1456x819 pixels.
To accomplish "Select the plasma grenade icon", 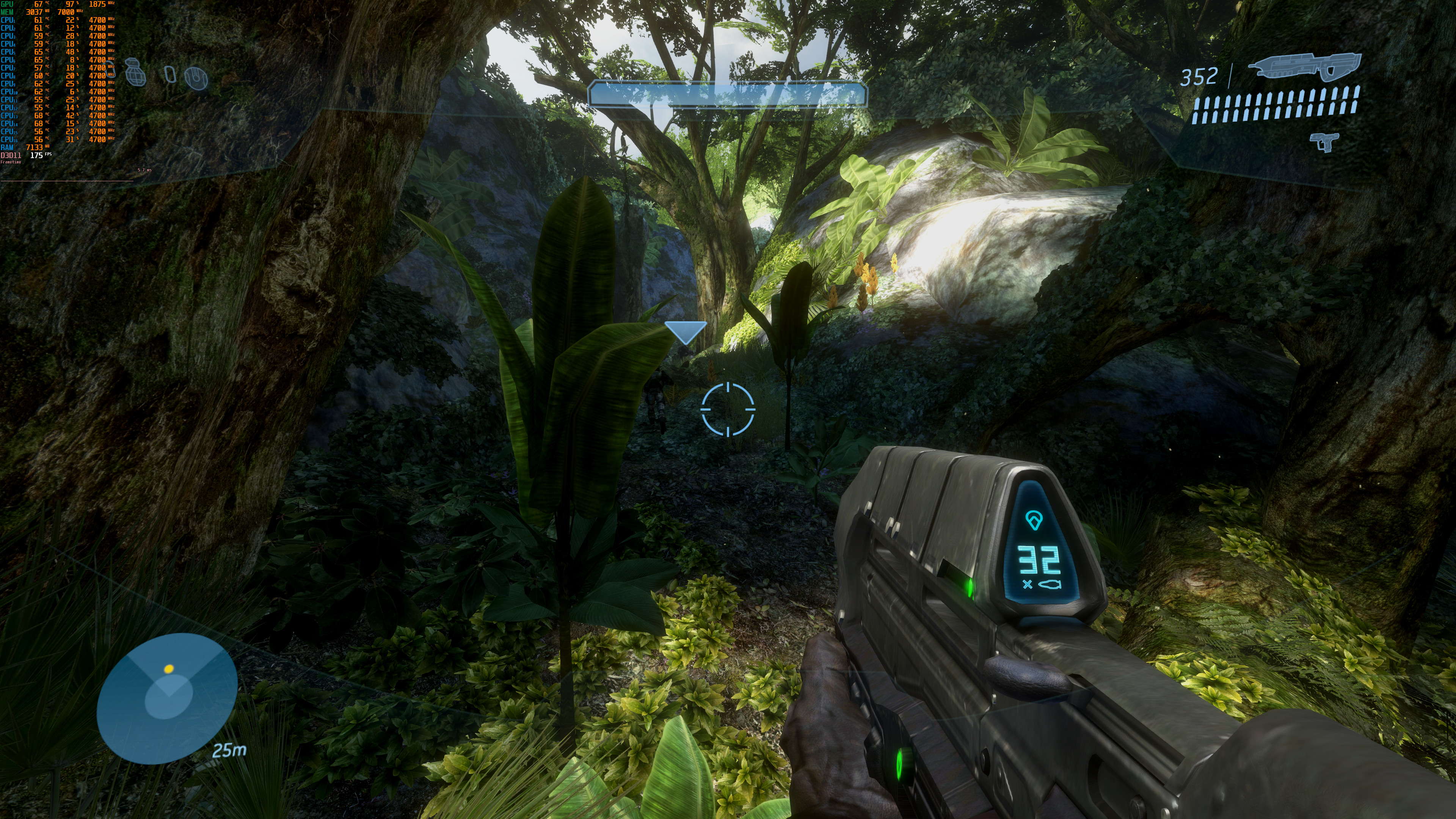I will [196, 78].
